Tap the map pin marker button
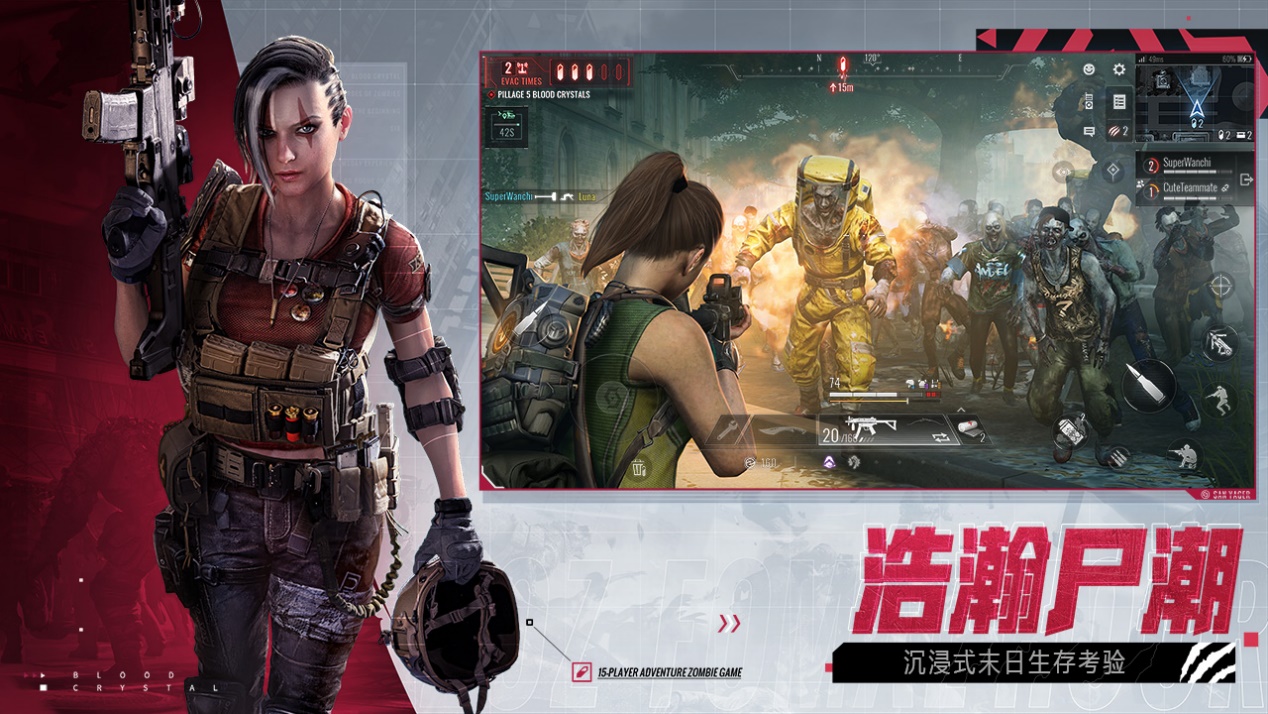Screen dimensions: 1268x714 pos(1113,172)
